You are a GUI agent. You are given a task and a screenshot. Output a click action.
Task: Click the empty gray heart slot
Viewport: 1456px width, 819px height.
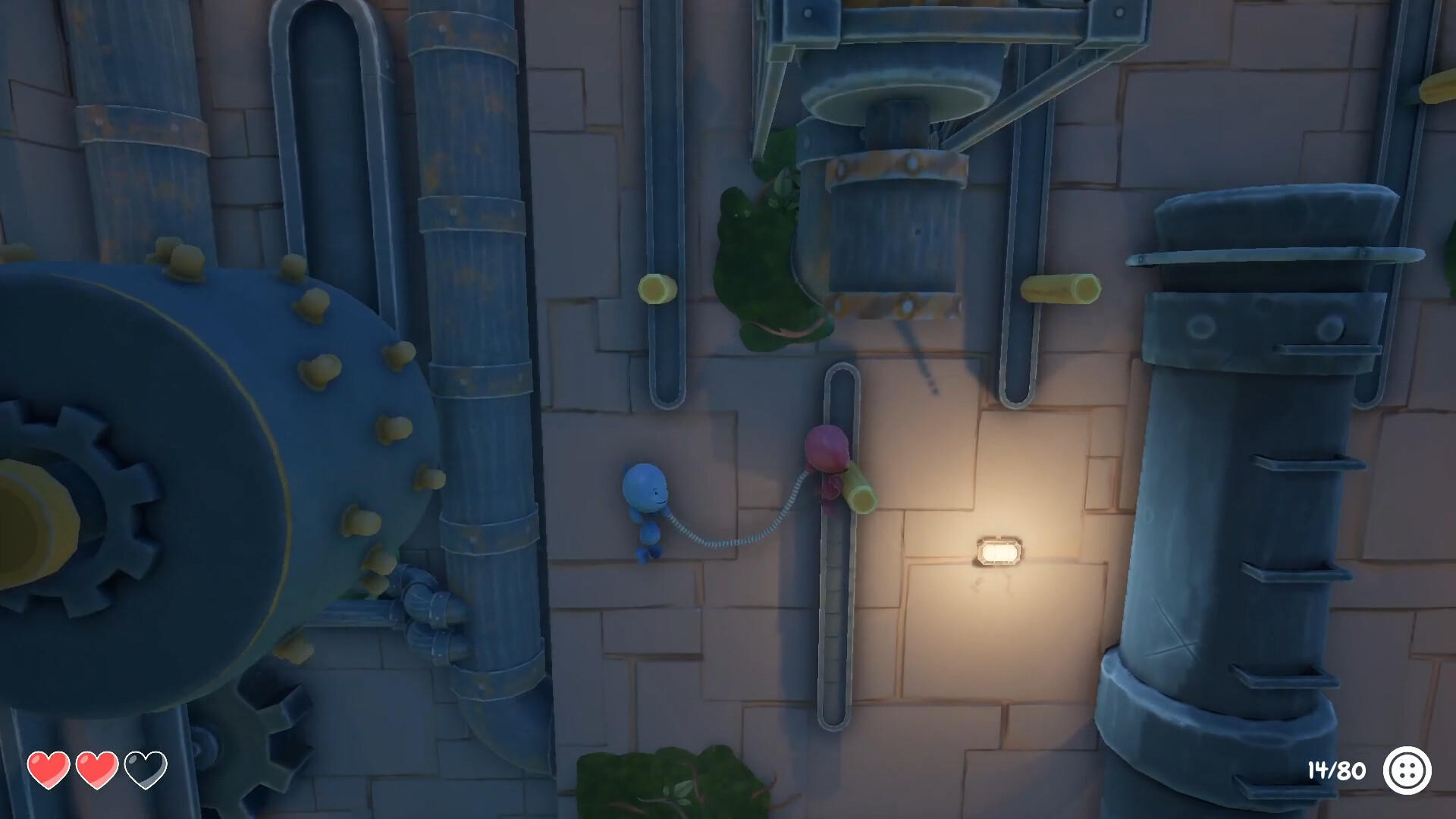point(145,770)
